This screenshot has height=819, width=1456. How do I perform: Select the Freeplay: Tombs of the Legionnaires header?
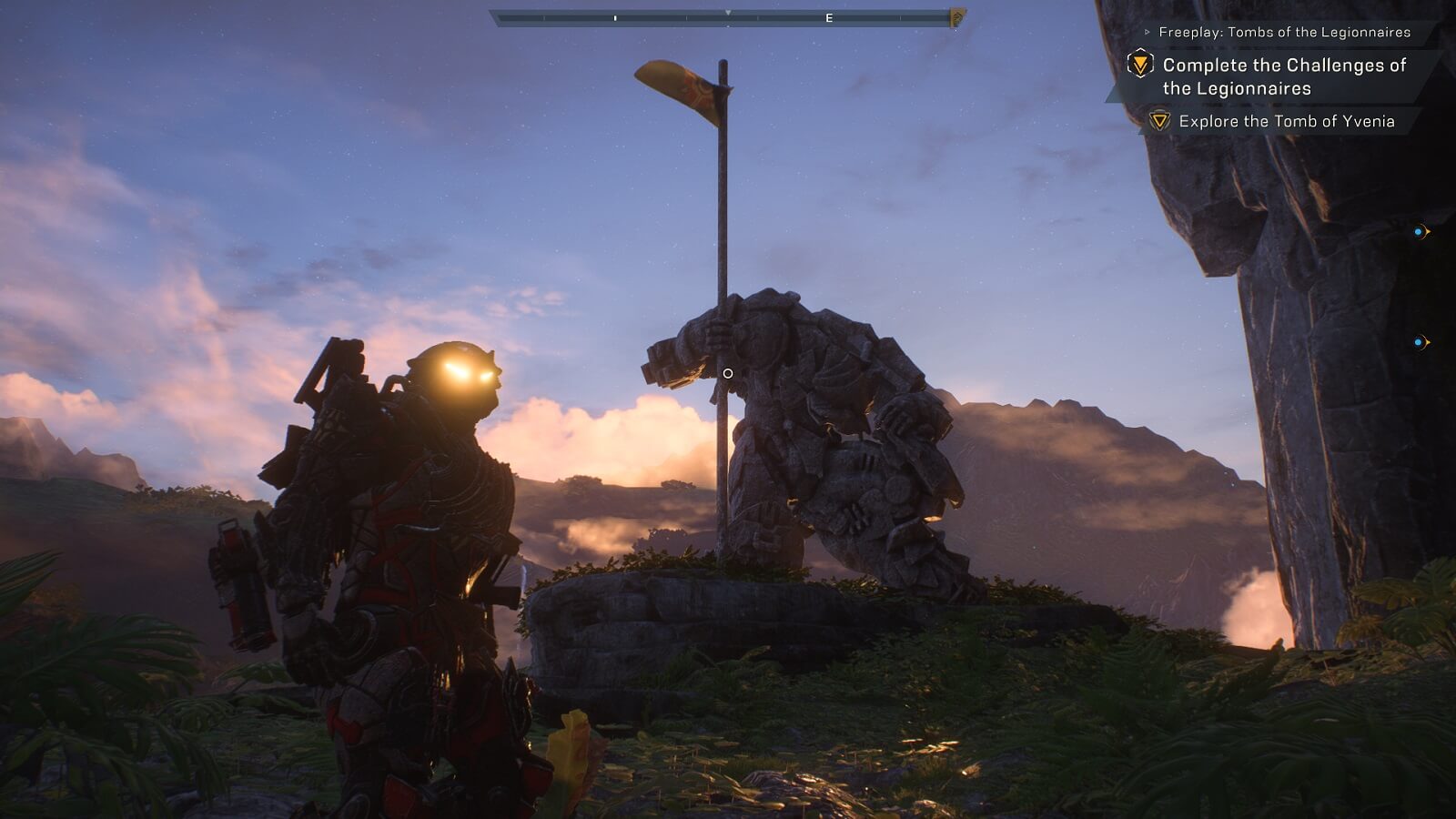pos(1284,32)
